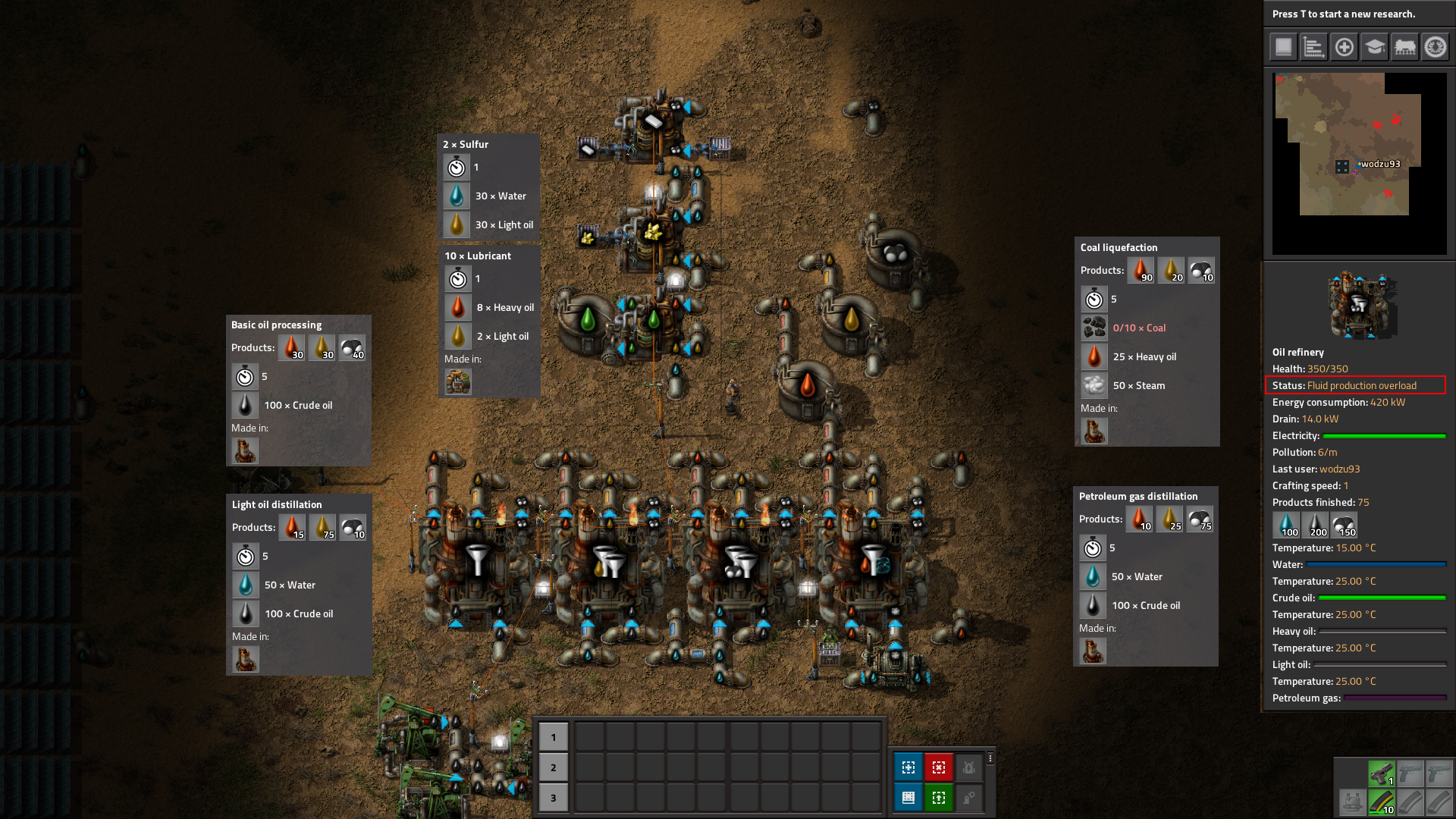Select the green upgrade planner tool
1456x819 pixels.
point(938,798)
